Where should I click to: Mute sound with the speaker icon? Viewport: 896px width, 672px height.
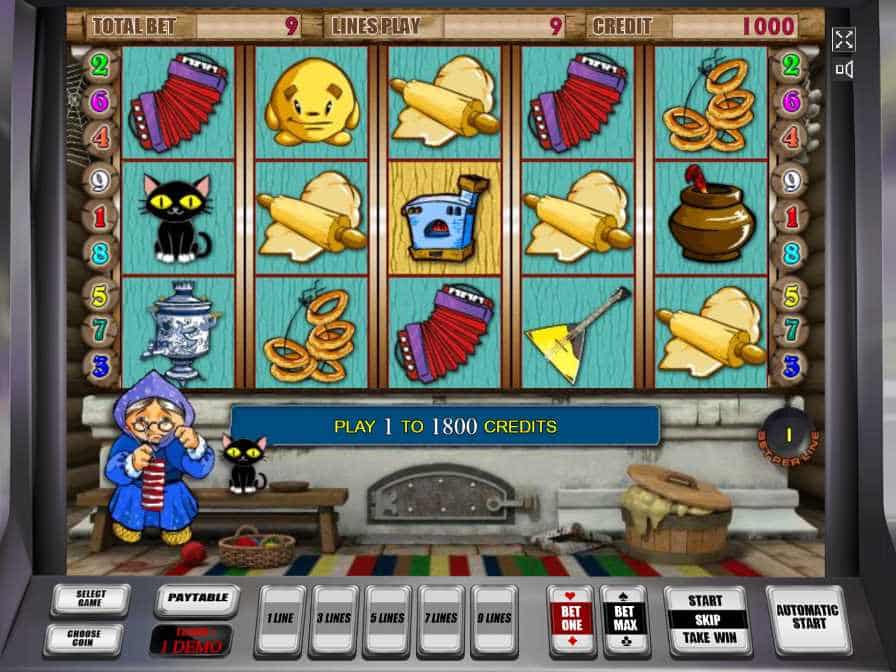coord(844,69)
